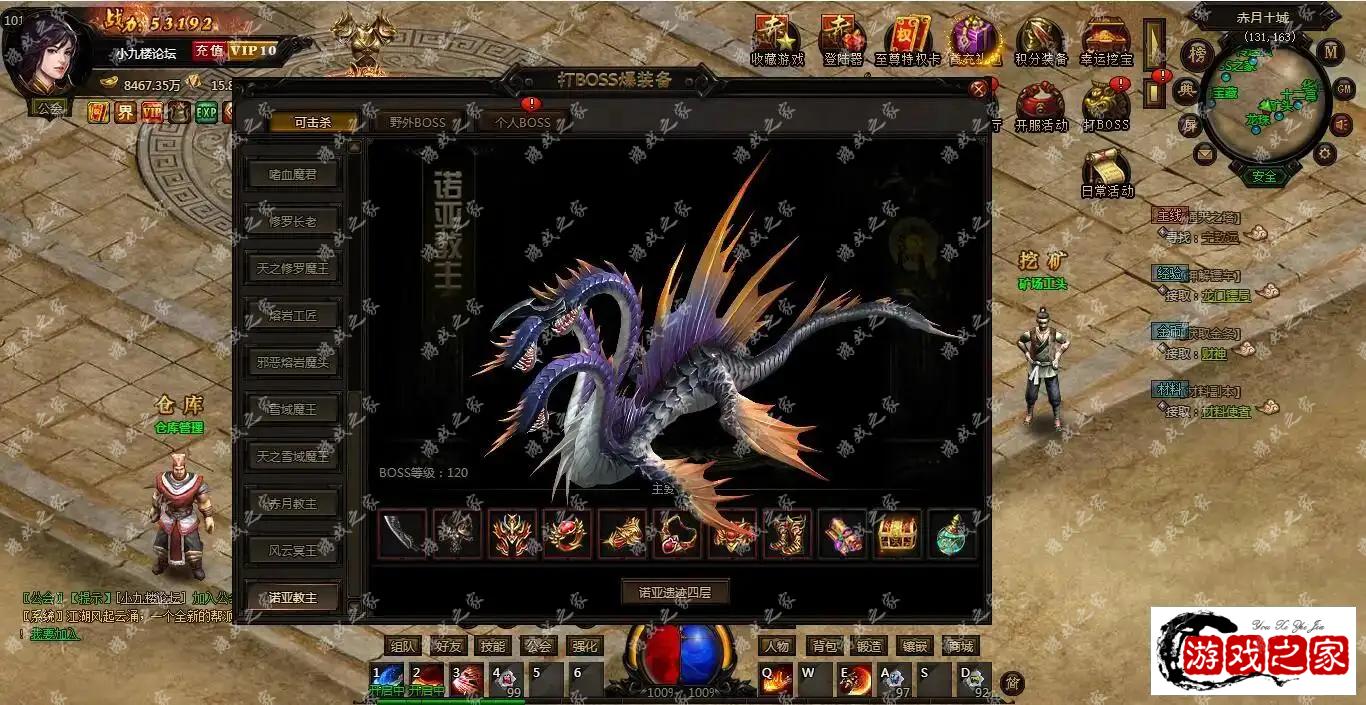The height and width of the screenshot is (705, 1366).
Task: Open the 榜 rankings button by the minimap
Action: pos(1196,53)
